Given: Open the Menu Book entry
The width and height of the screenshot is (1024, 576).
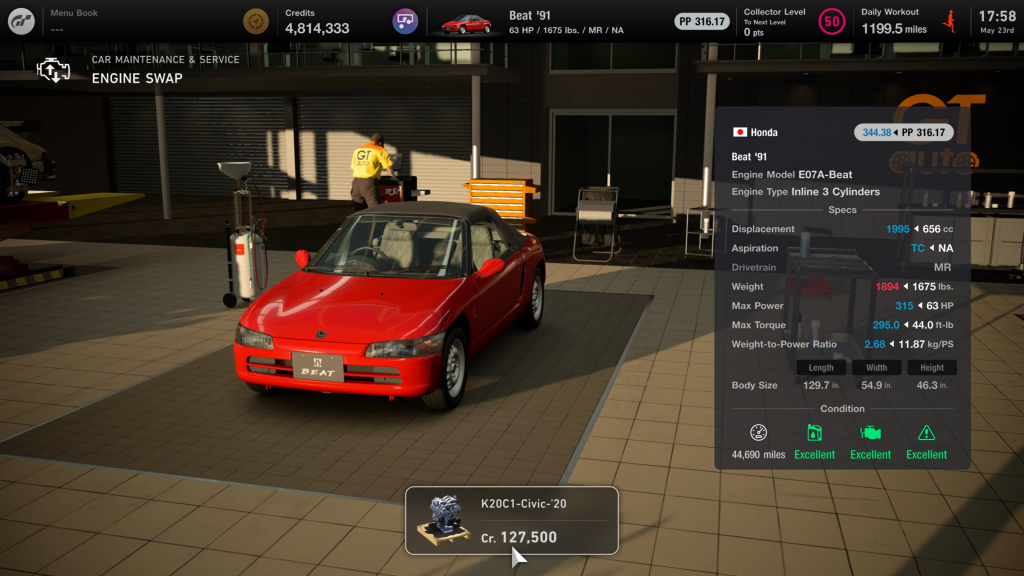Looking at the screenshot, I should click(74, 21).
